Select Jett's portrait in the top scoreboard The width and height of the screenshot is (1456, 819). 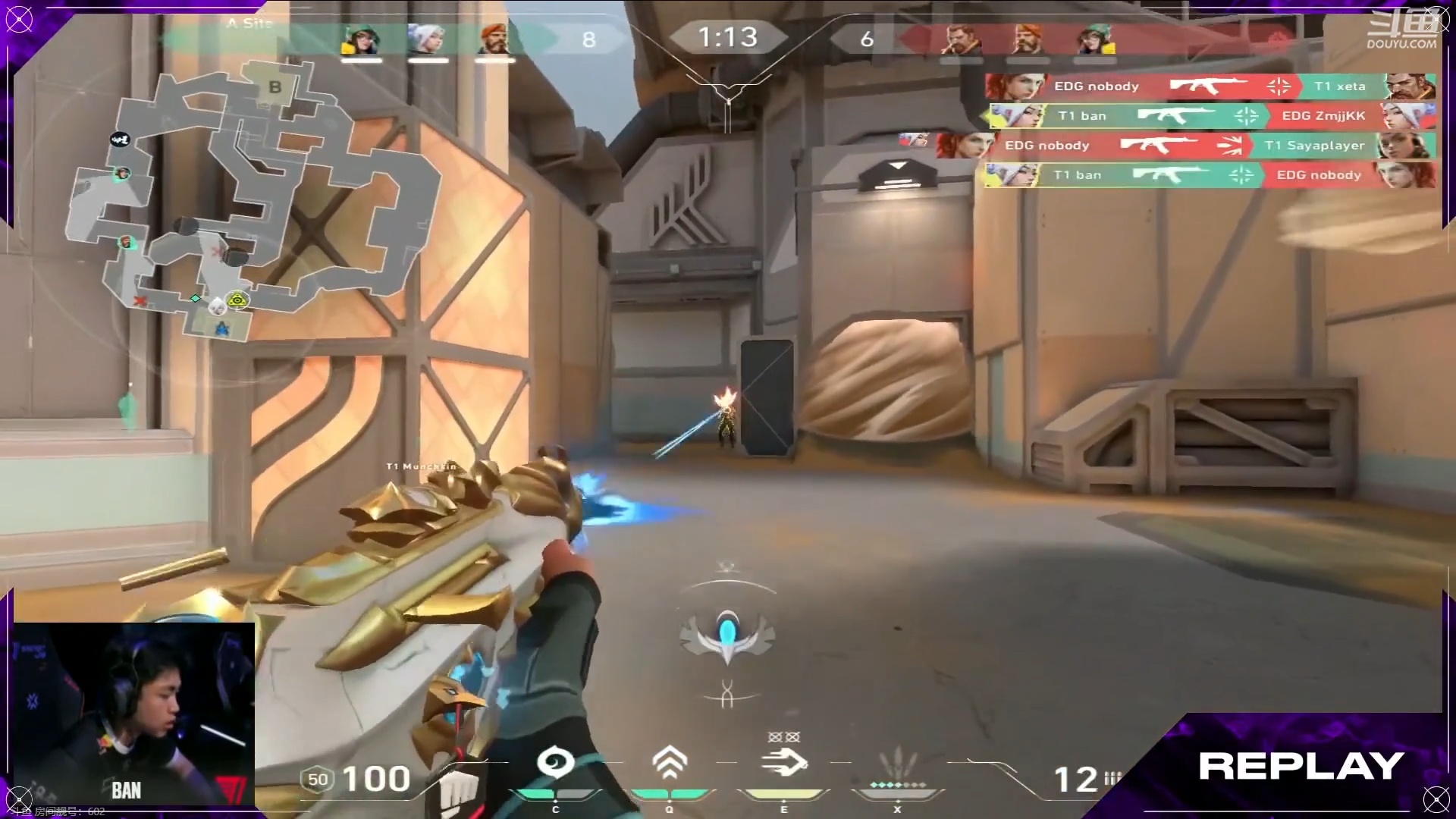coord(428,39)
